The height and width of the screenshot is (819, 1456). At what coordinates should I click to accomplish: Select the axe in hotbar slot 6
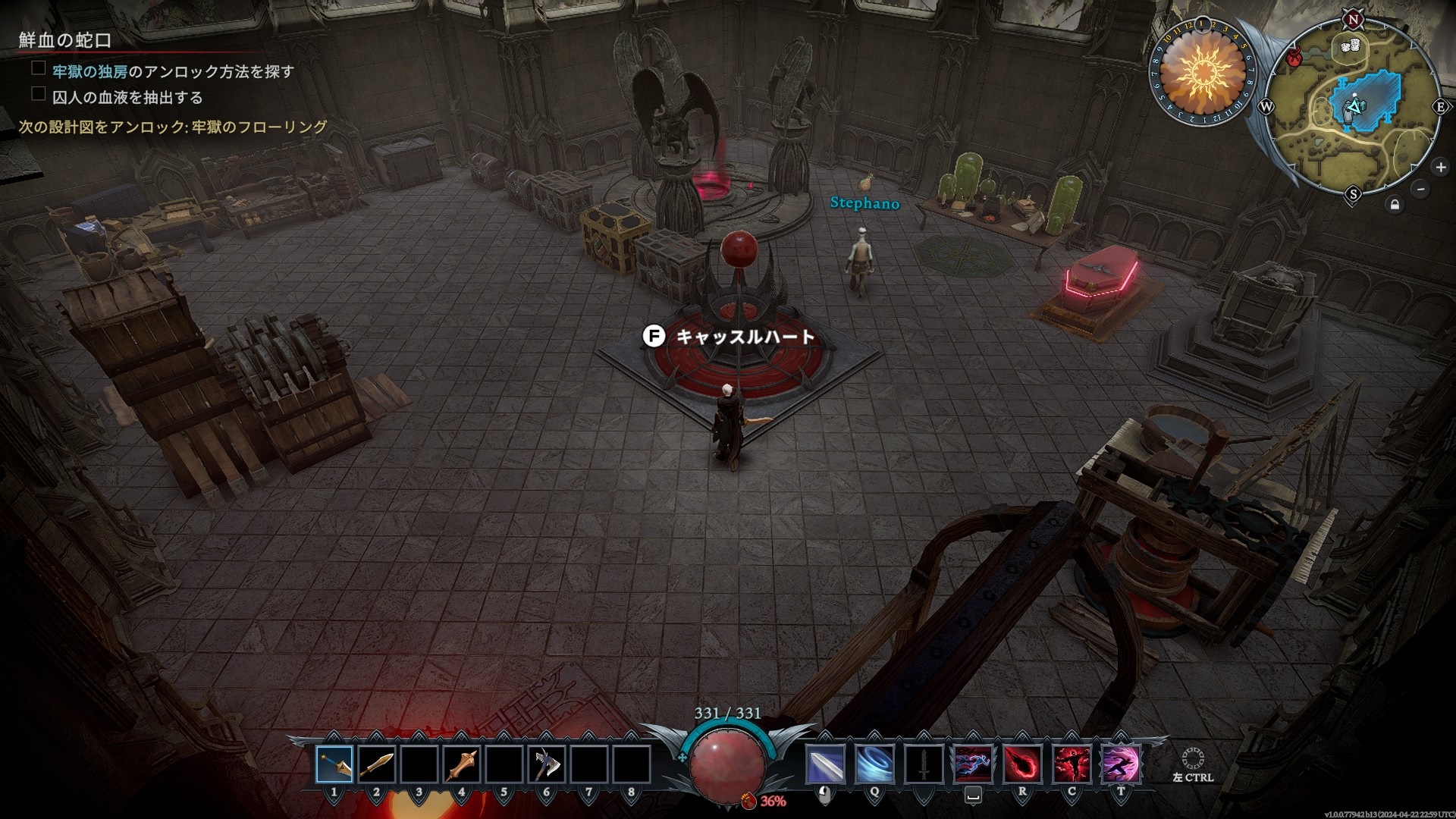(547, 764)
